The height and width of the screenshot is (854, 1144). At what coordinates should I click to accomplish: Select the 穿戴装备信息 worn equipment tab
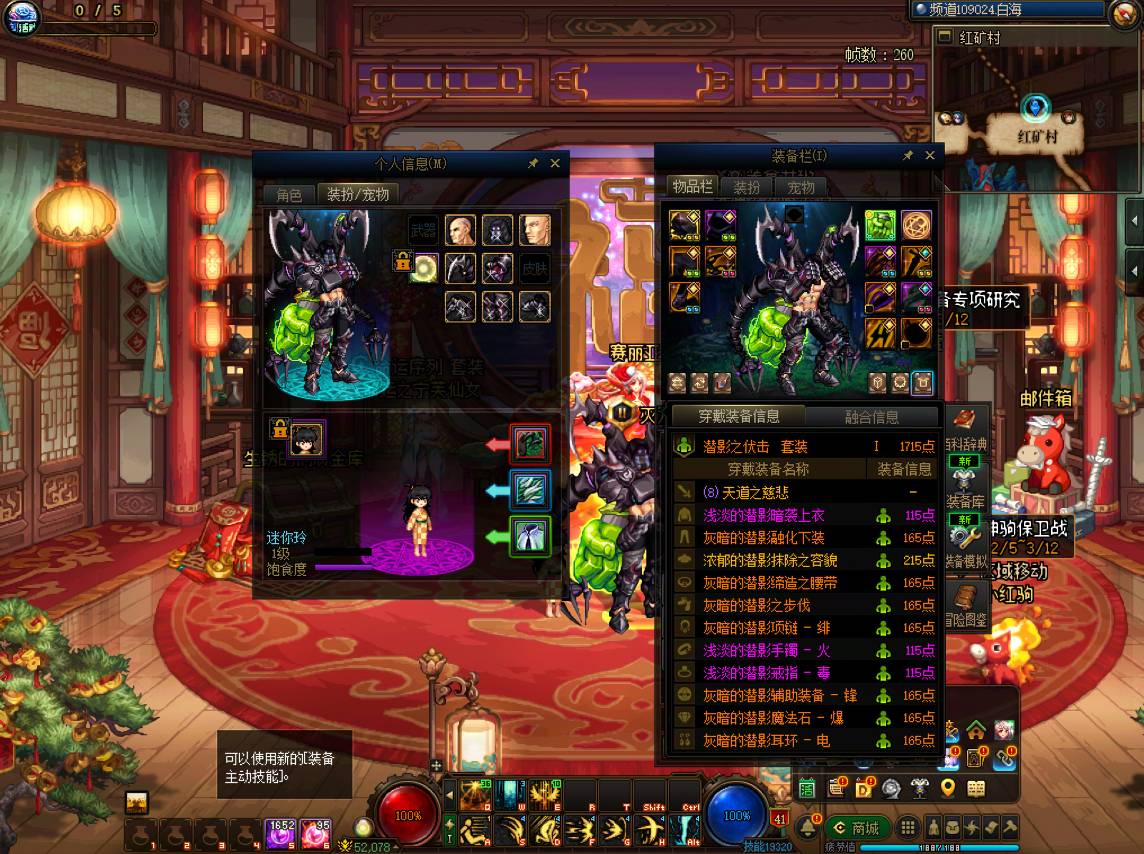click(739, 416)
